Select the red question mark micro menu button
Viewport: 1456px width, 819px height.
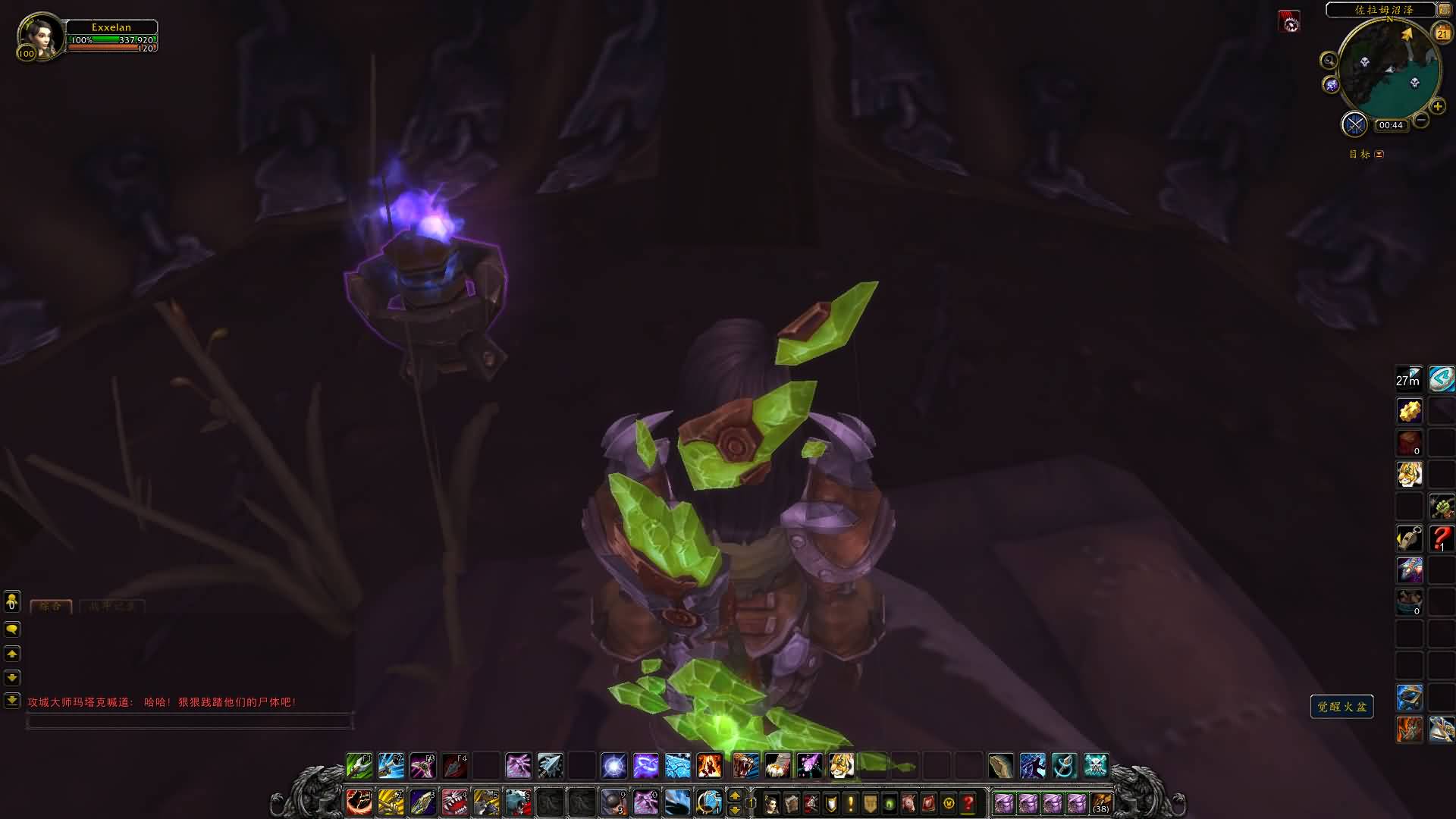968,802
